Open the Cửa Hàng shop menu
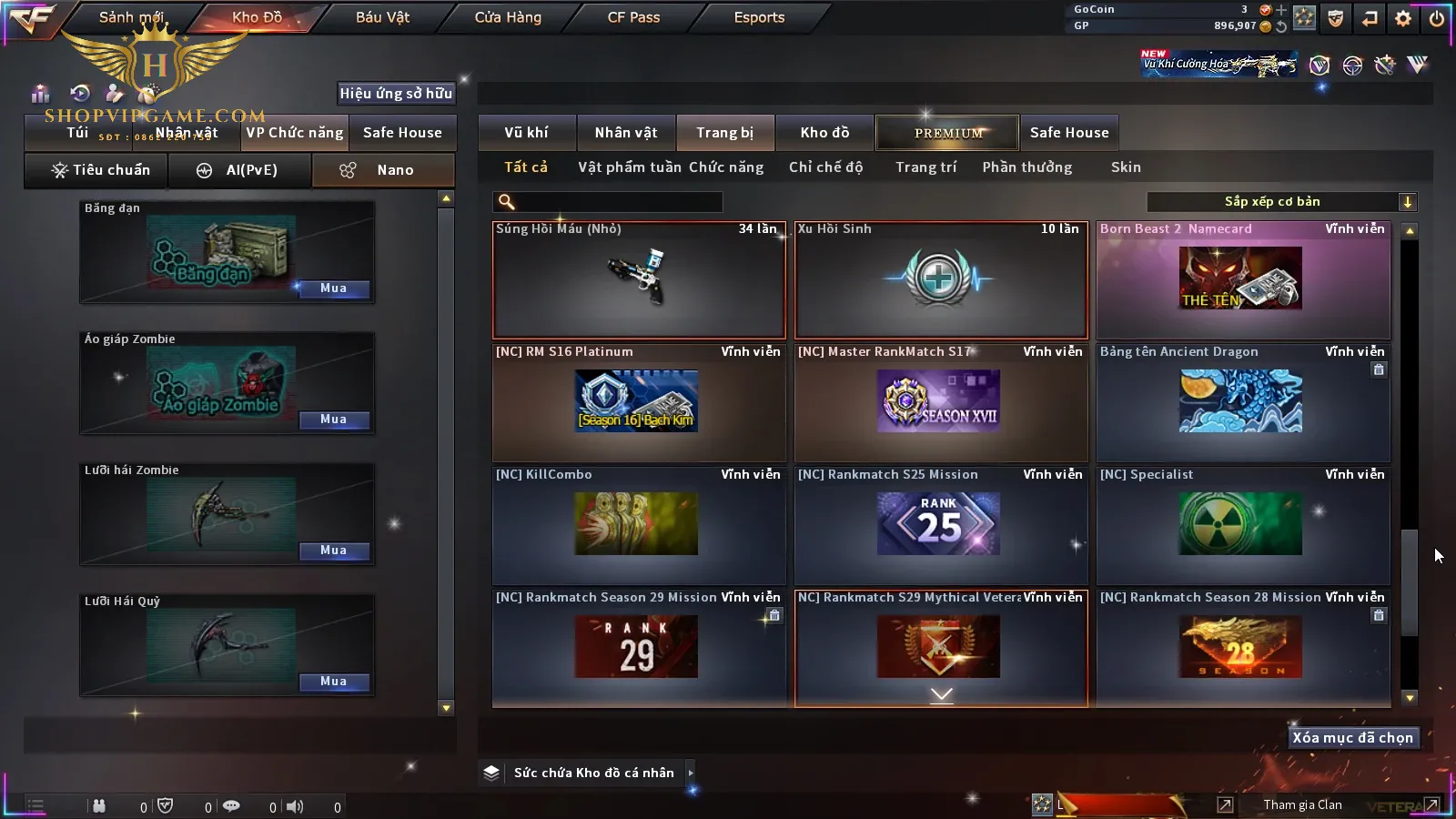 point(508,17)
